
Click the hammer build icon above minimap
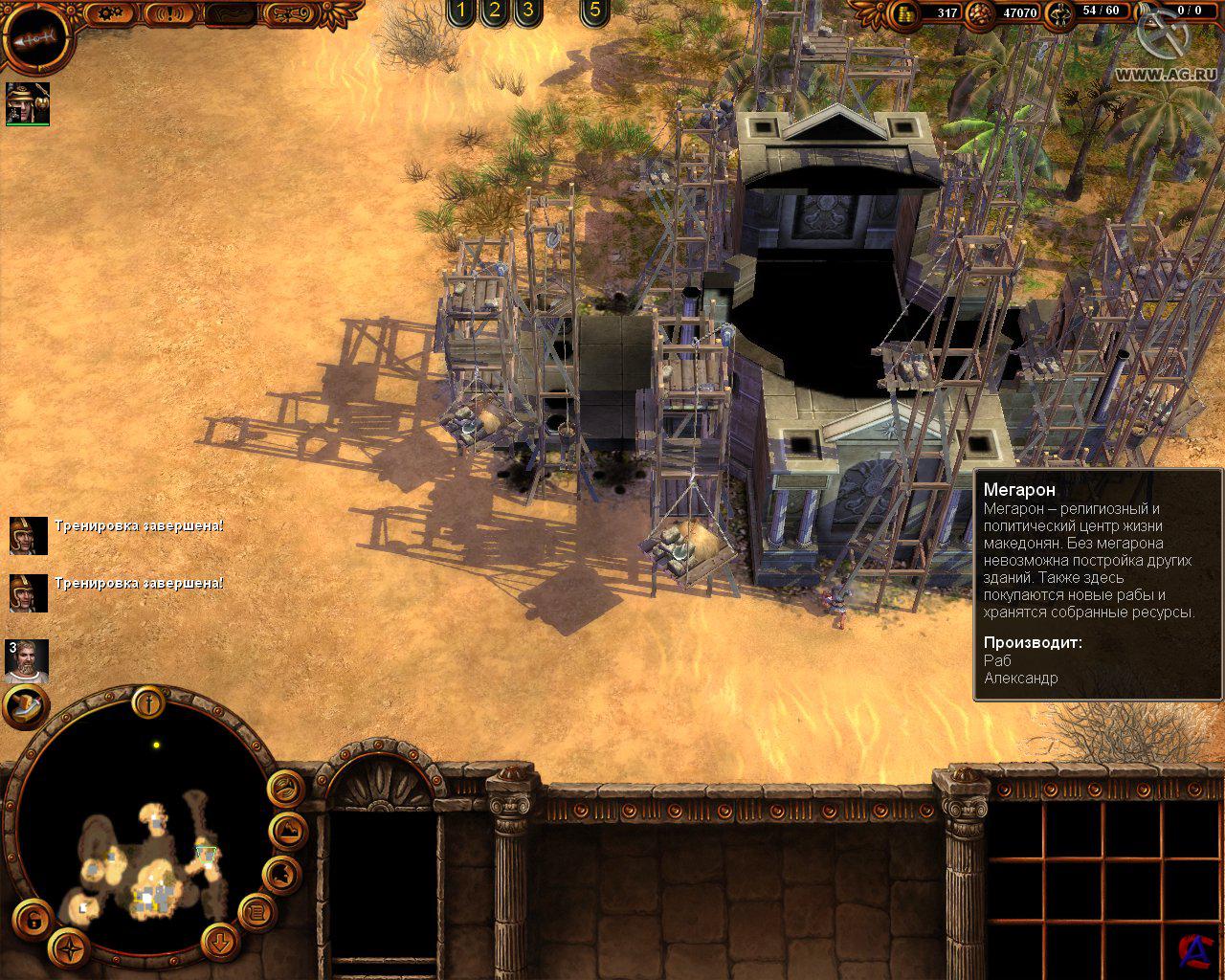[x=26, y=706]
